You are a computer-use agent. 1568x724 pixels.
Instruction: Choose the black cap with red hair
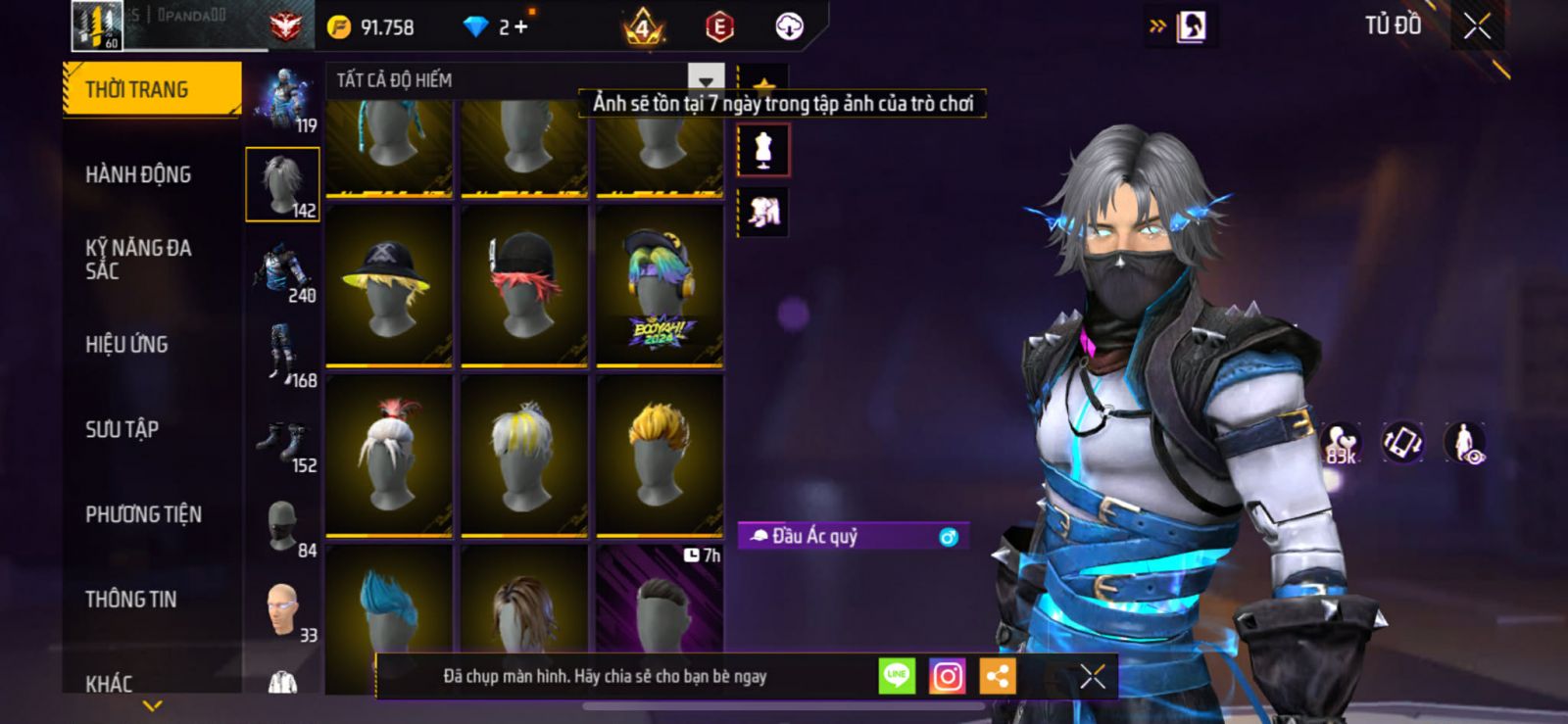(x=524, y=285)
